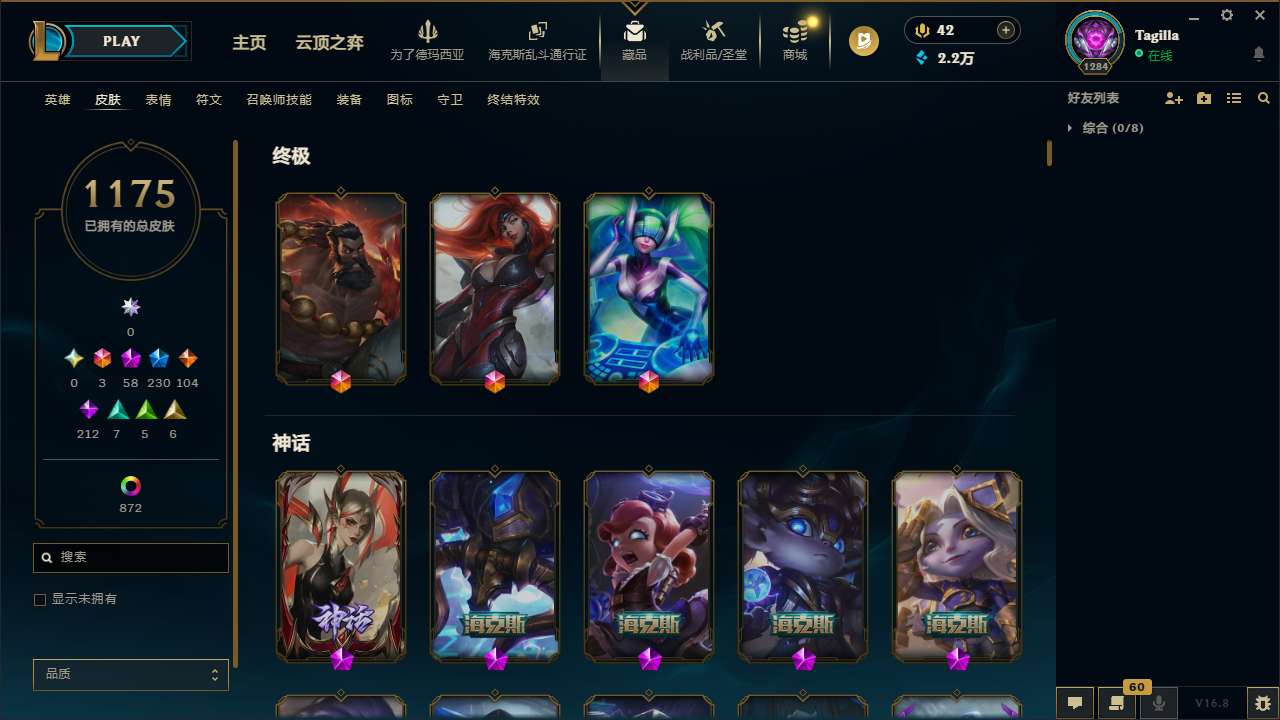This screenshot has width=1280, height=720.
Task: Open notifications with the bell icon
Action: [1258, 55]
